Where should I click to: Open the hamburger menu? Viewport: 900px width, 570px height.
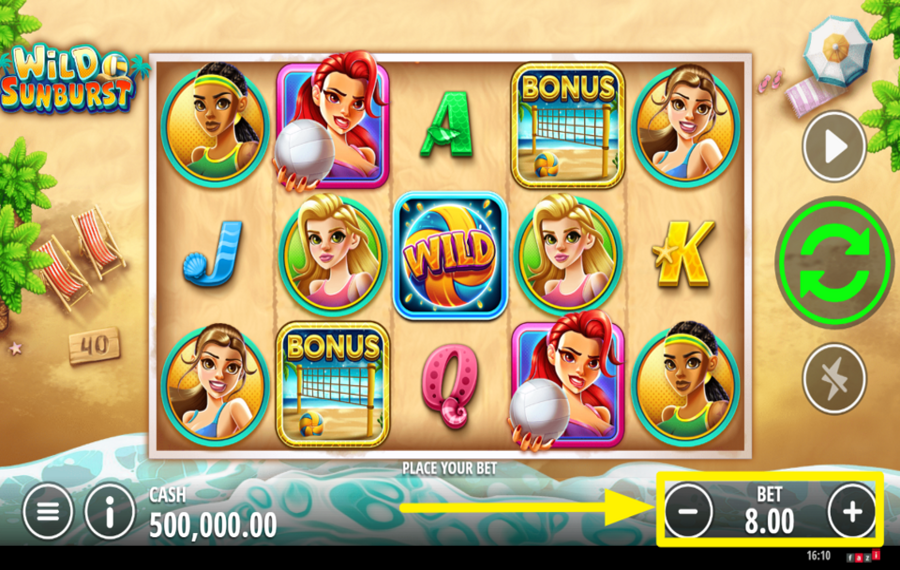point(48,512)
